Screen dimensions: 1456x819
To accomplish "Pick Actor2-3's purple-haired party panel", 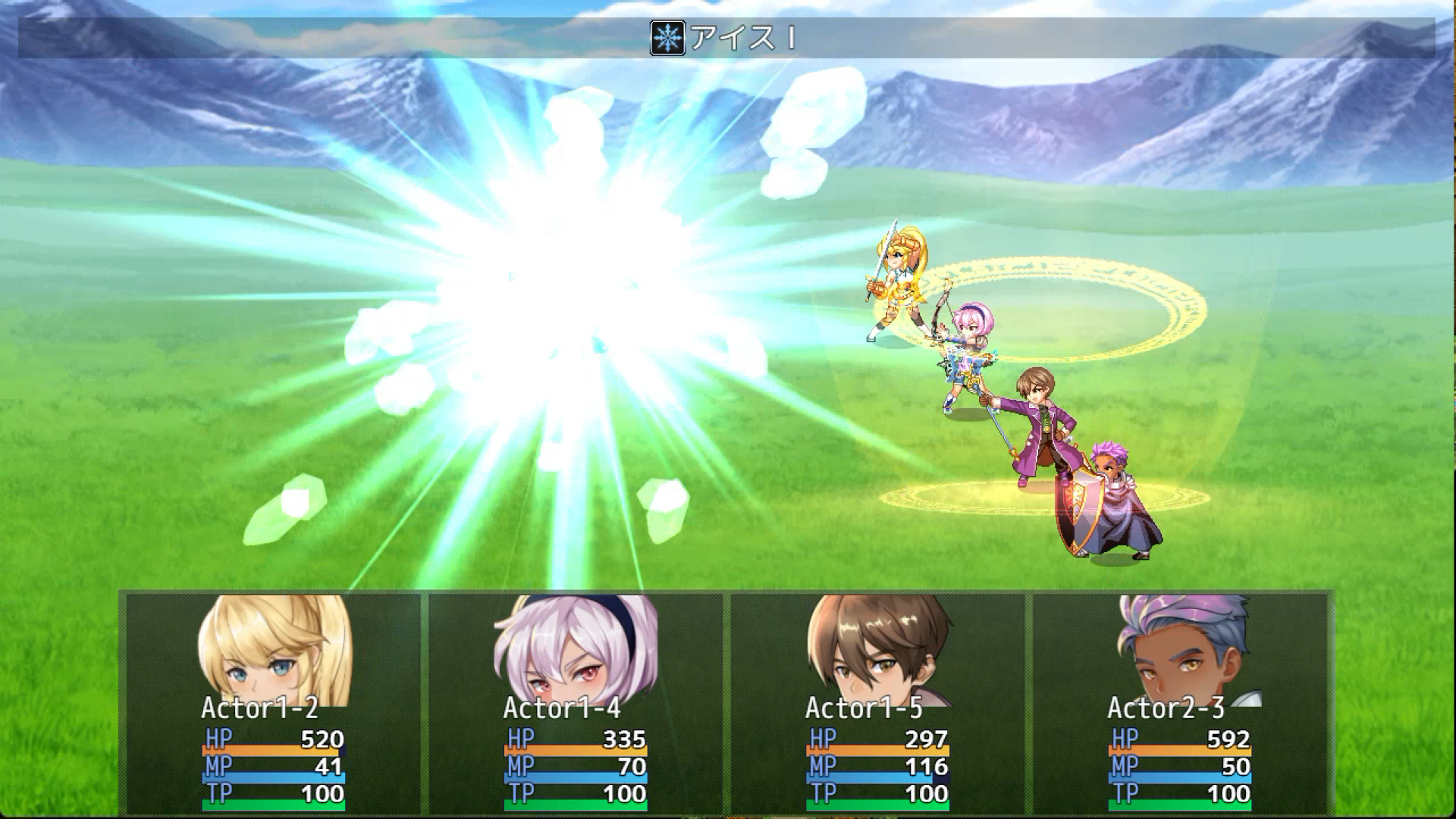I will tap(1179, 701).
